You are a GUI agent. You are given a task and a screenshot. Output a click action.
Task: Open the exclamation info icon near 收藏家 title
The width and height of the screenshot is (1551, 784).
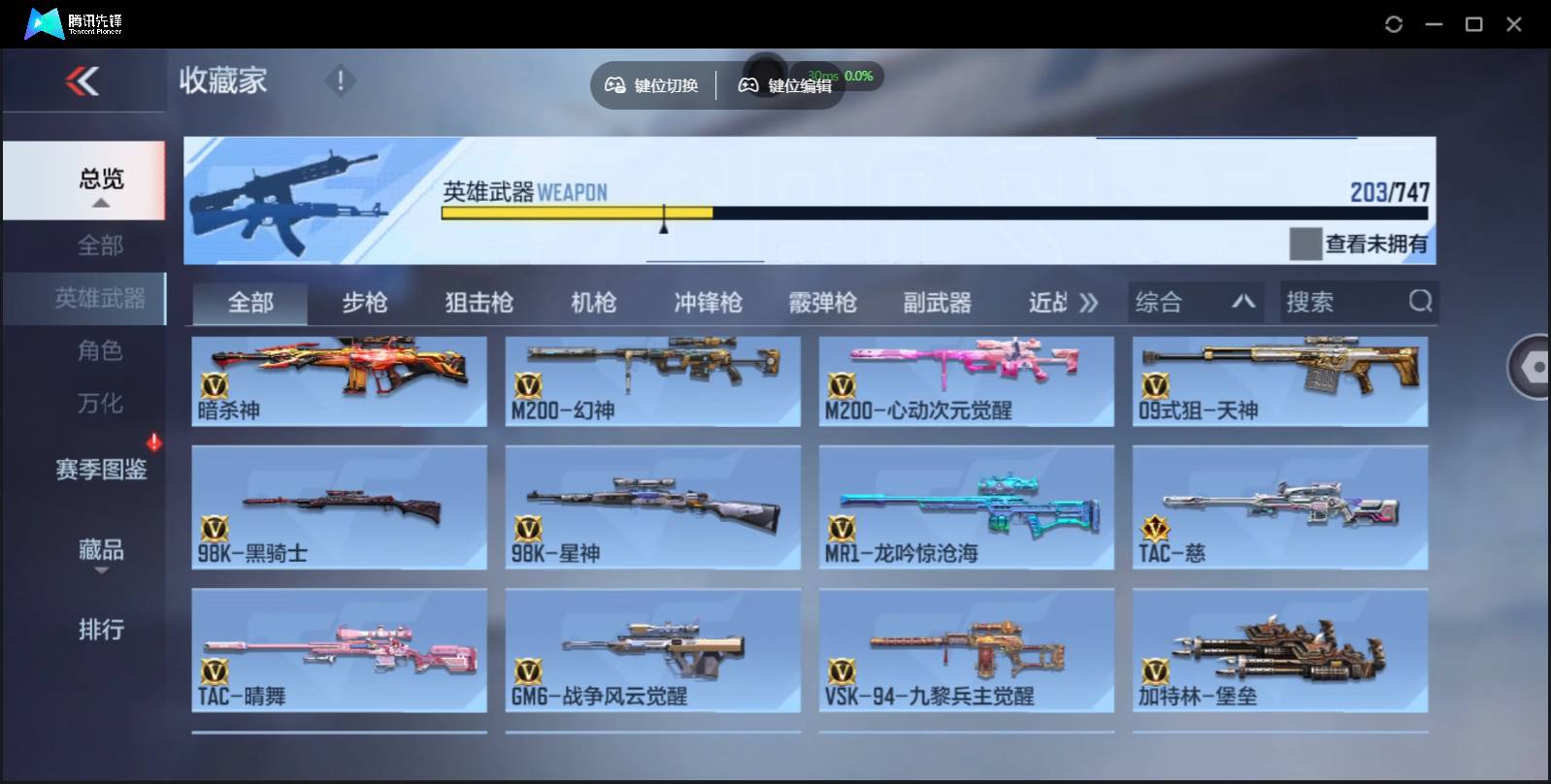(x=340, y=82)
